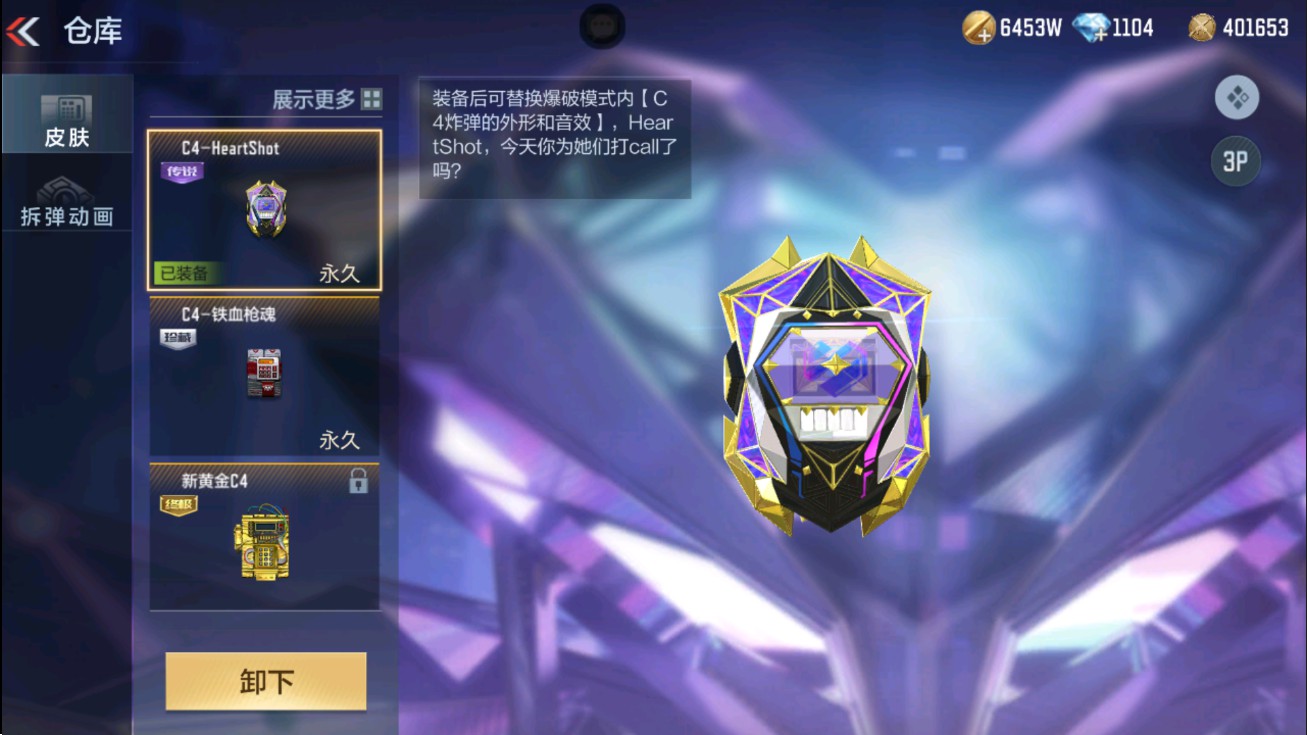Open the 传说 badge on C4-HeartShot
The width and height of the screenshot is (1307, 735).
point(183,172)
